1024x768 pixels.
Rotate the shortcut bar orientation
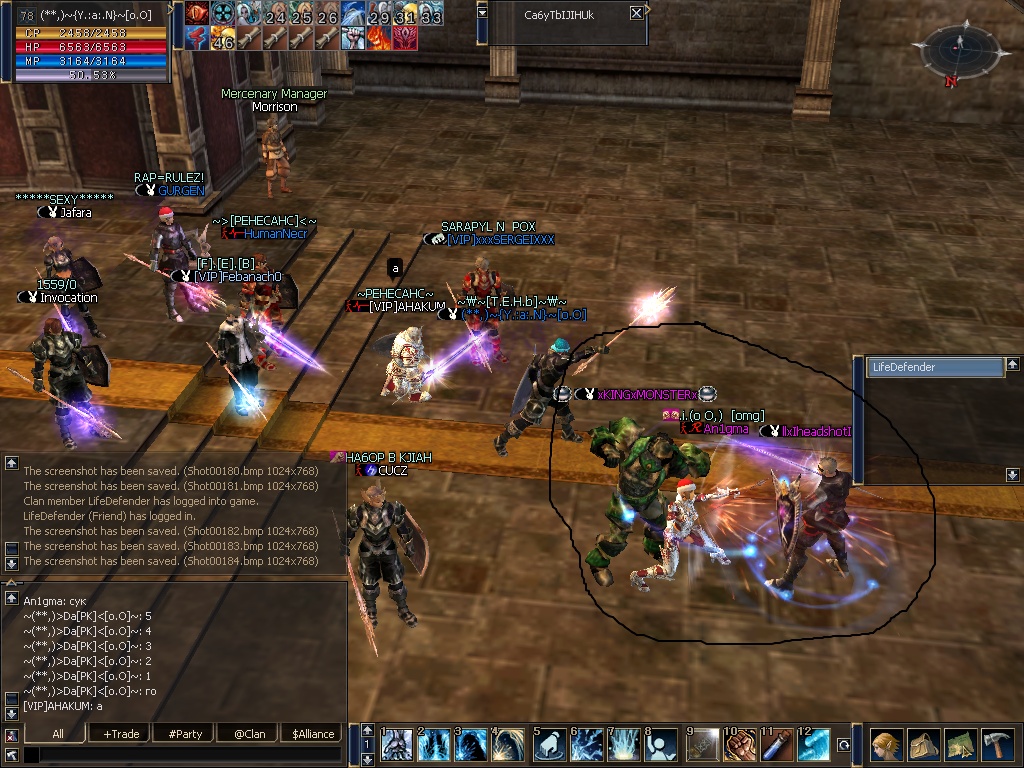coord(843,745)
